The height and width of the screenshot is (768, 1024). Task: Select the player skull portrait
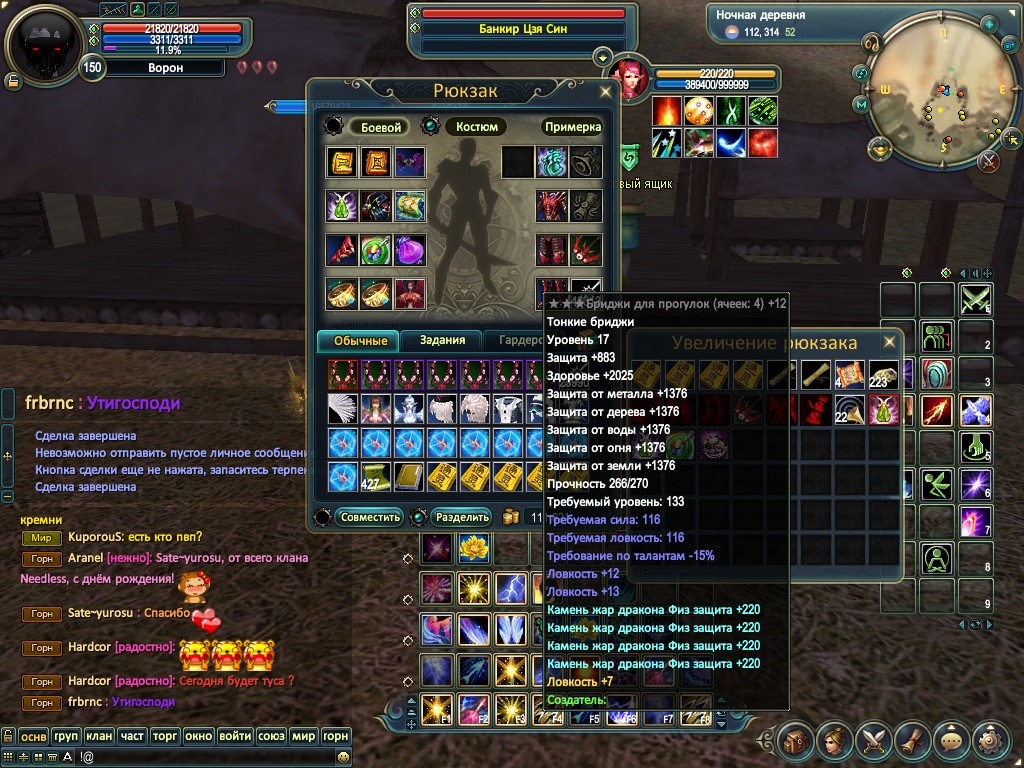(45, 45)
